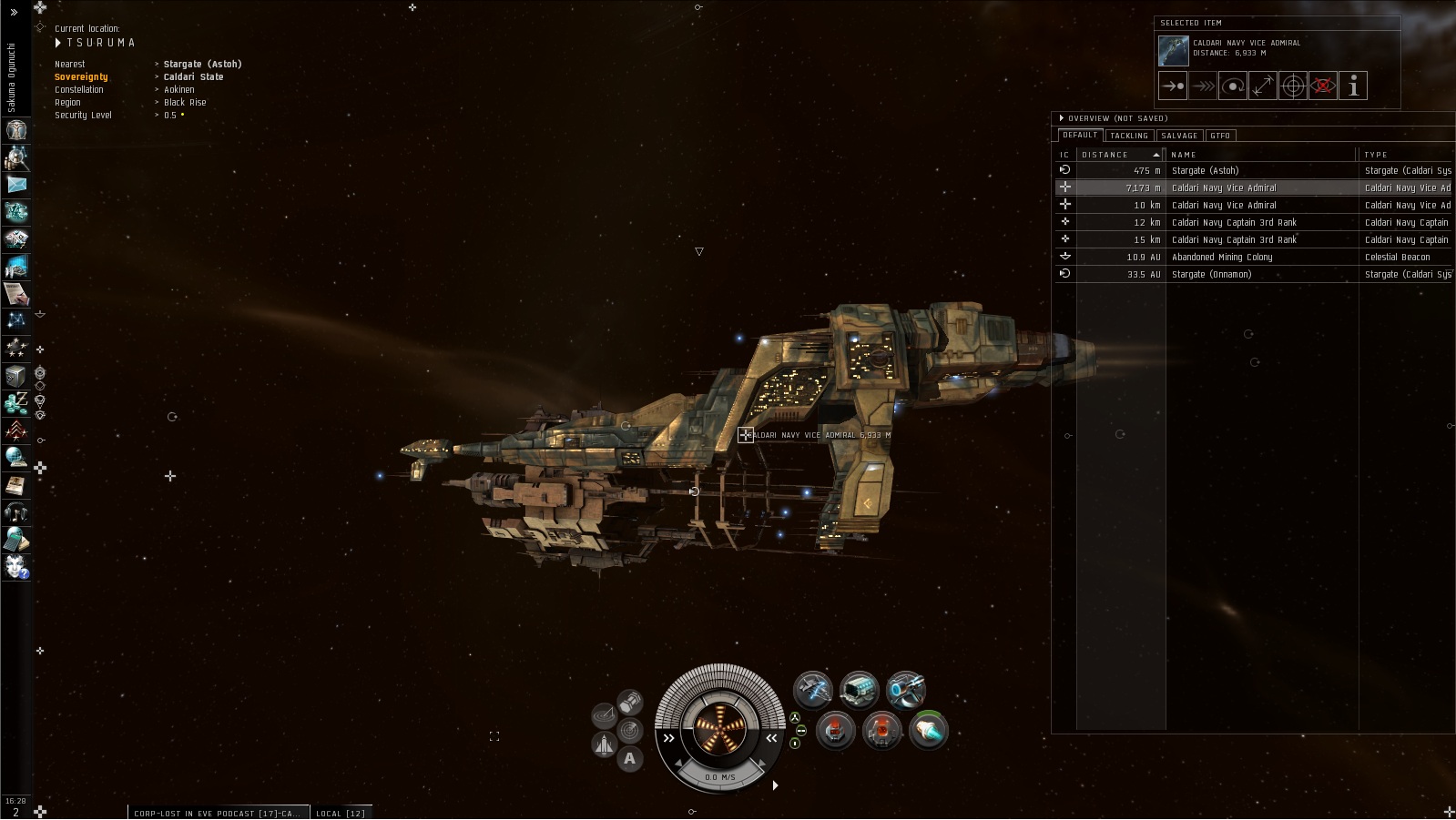Toggle the autopilot A button
Screen dimensions: 1456x820
tap(629, 758)
